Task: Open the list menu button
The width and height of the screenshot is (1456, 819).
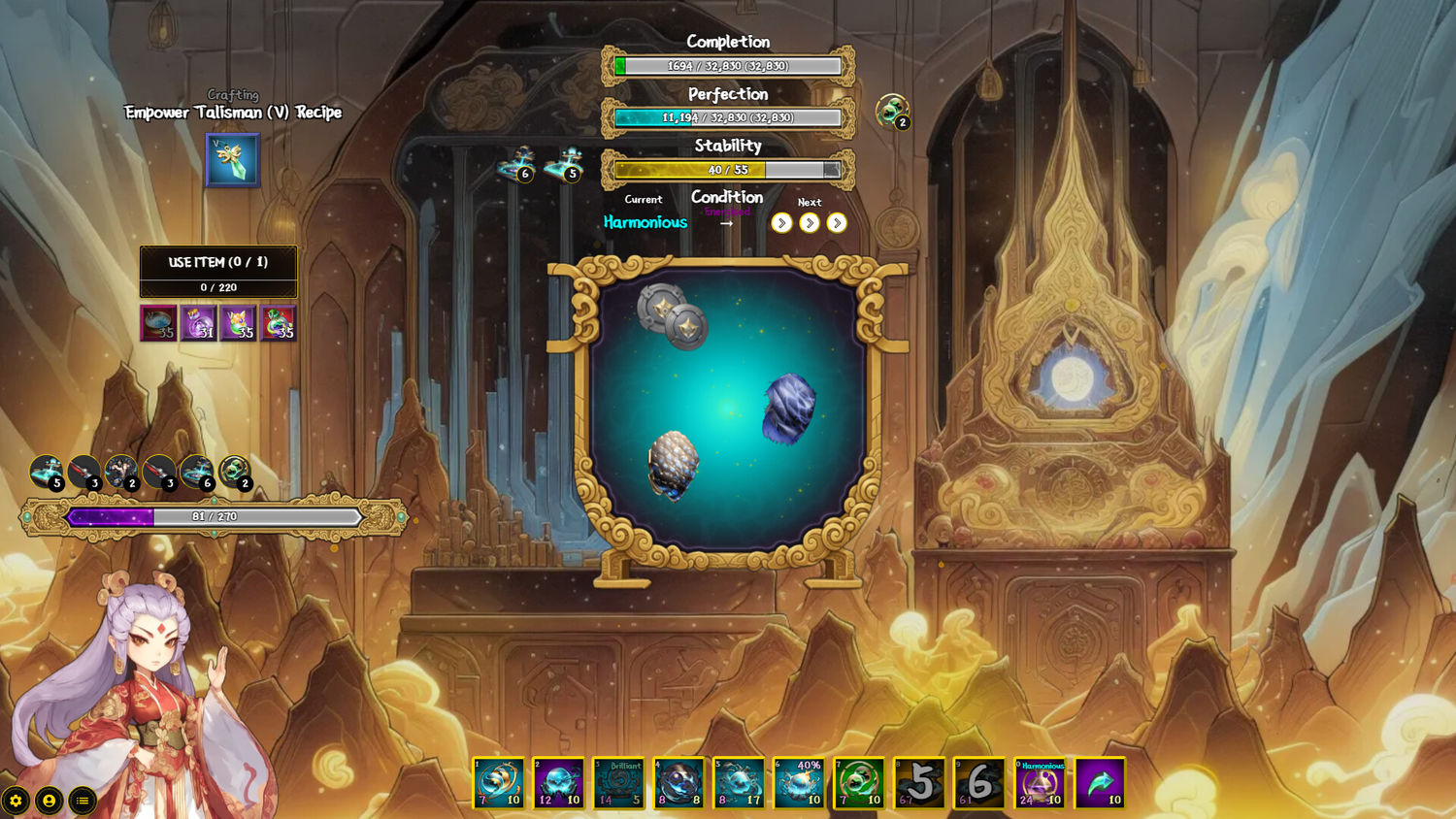Action: [x=83, y=801]
